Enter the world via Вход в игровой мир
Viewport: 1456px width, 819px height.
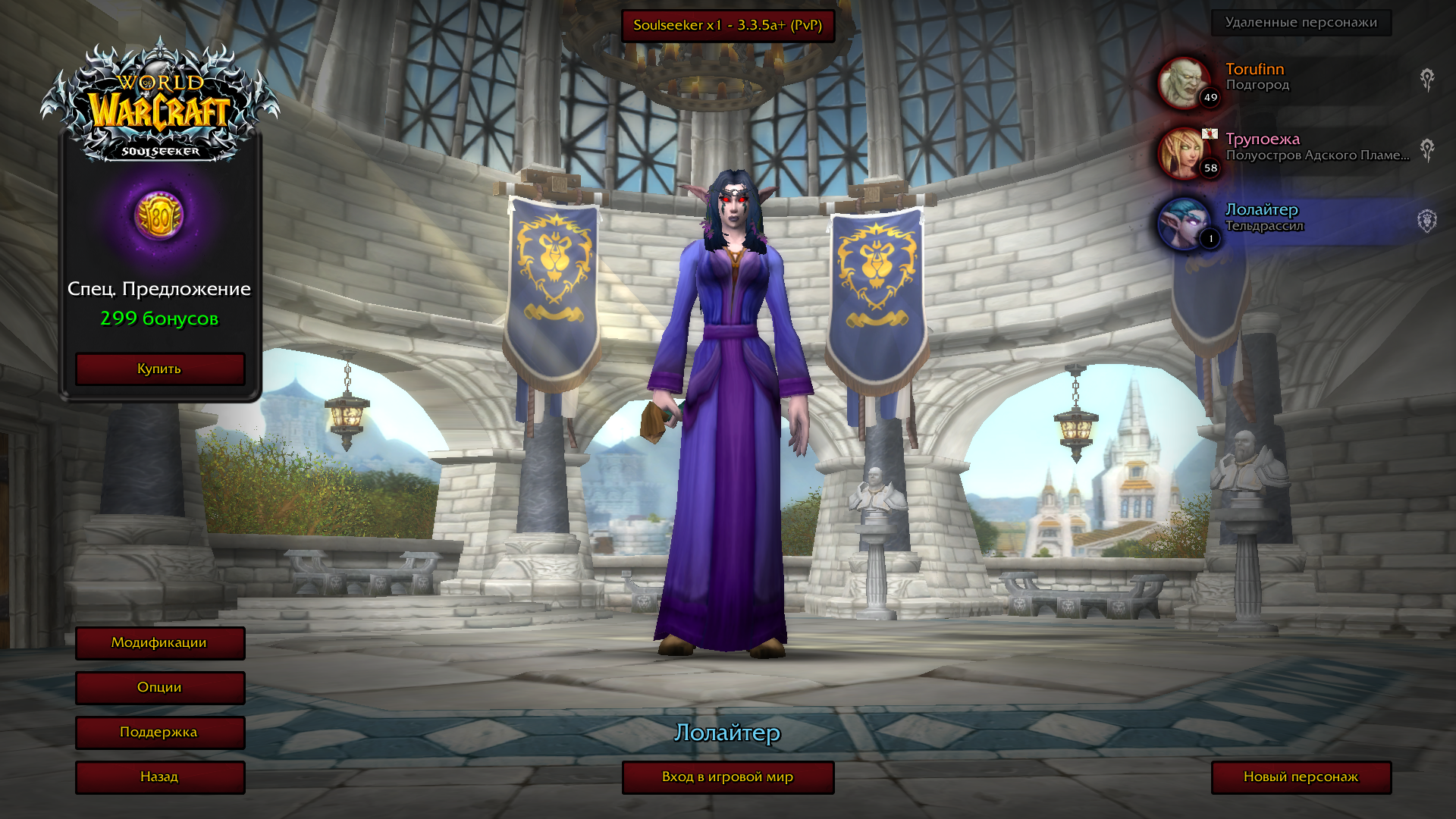pyautogui.click(x=727, y=777)
